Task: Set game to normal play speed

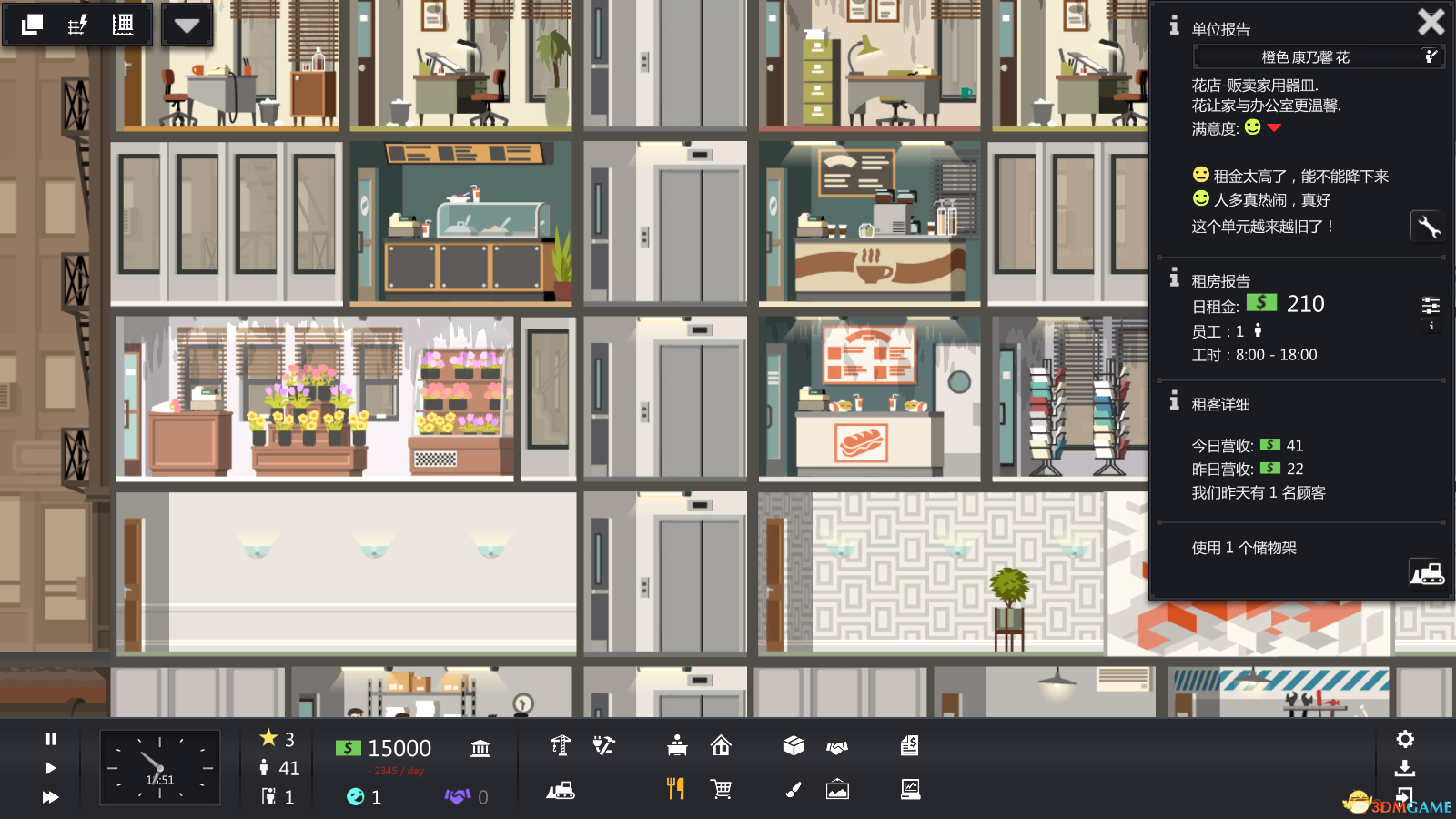Action: (x=51, y=768)
